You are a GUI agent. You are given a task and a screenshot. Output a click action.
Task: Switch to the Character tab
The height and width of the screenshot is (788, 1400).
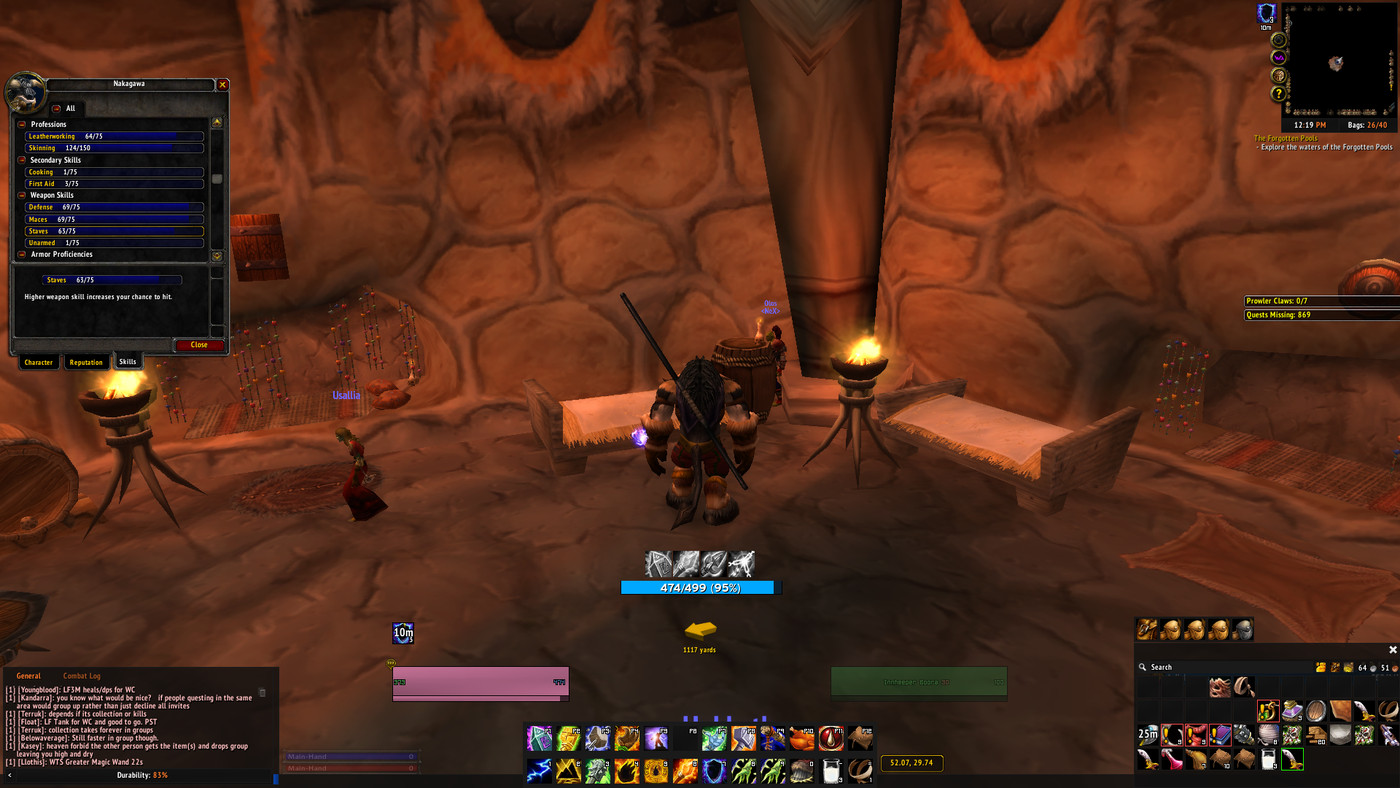pyautogui.click(x=39, y=362)
